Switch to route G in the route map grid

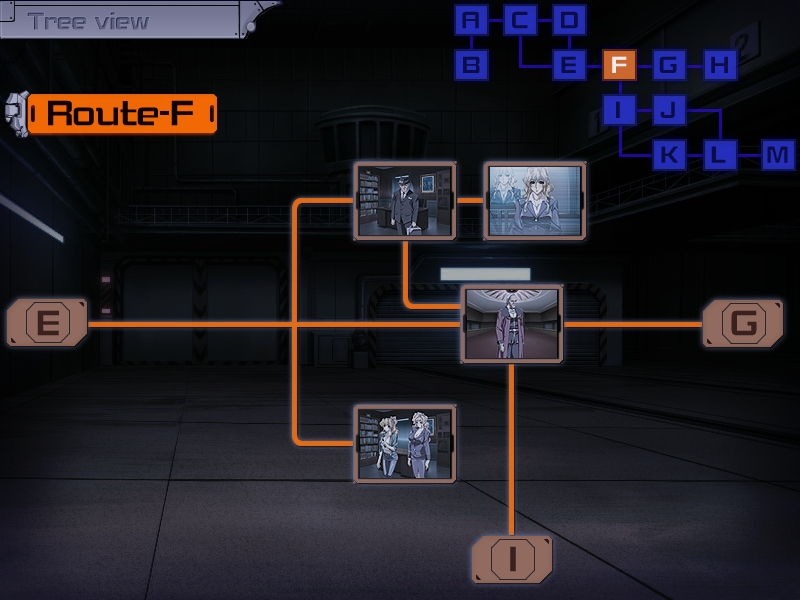tap(668, 66)
